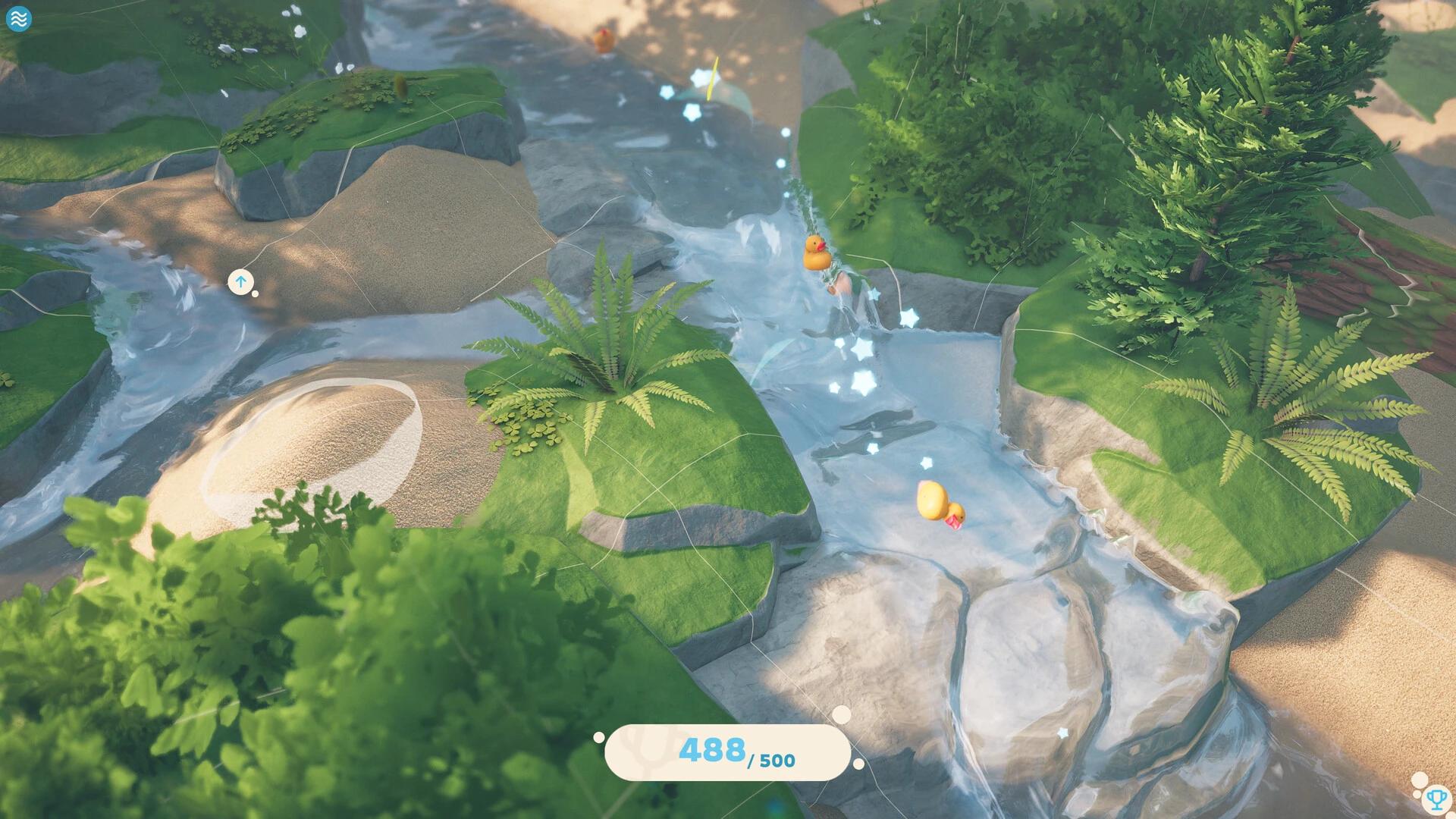This screenshot has width=1456, height=819.
Task: Toggle the small dot beside the arrow marker
Action: tap(255, 292)
